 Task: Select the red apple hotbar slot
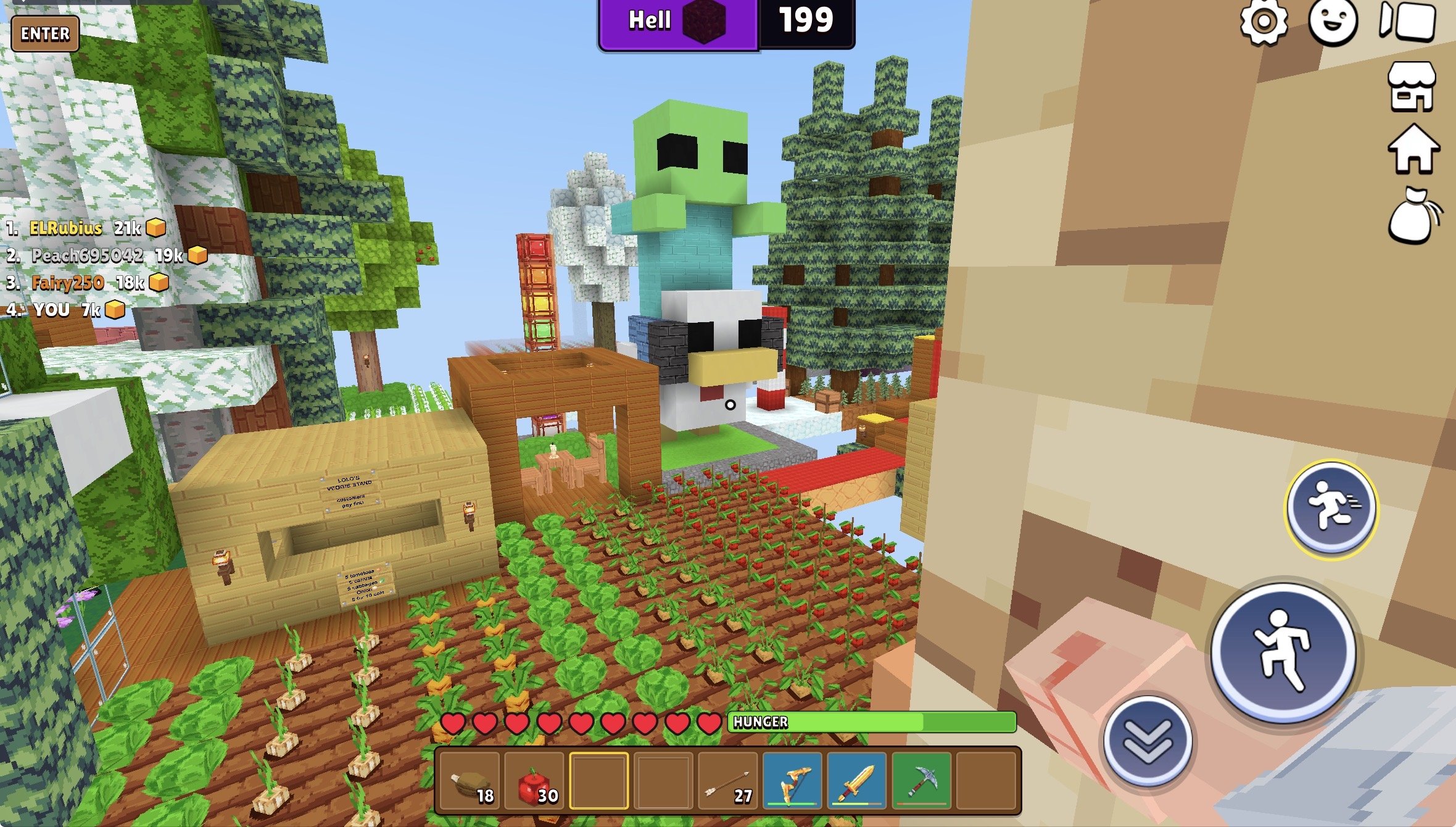coord(534,780)
